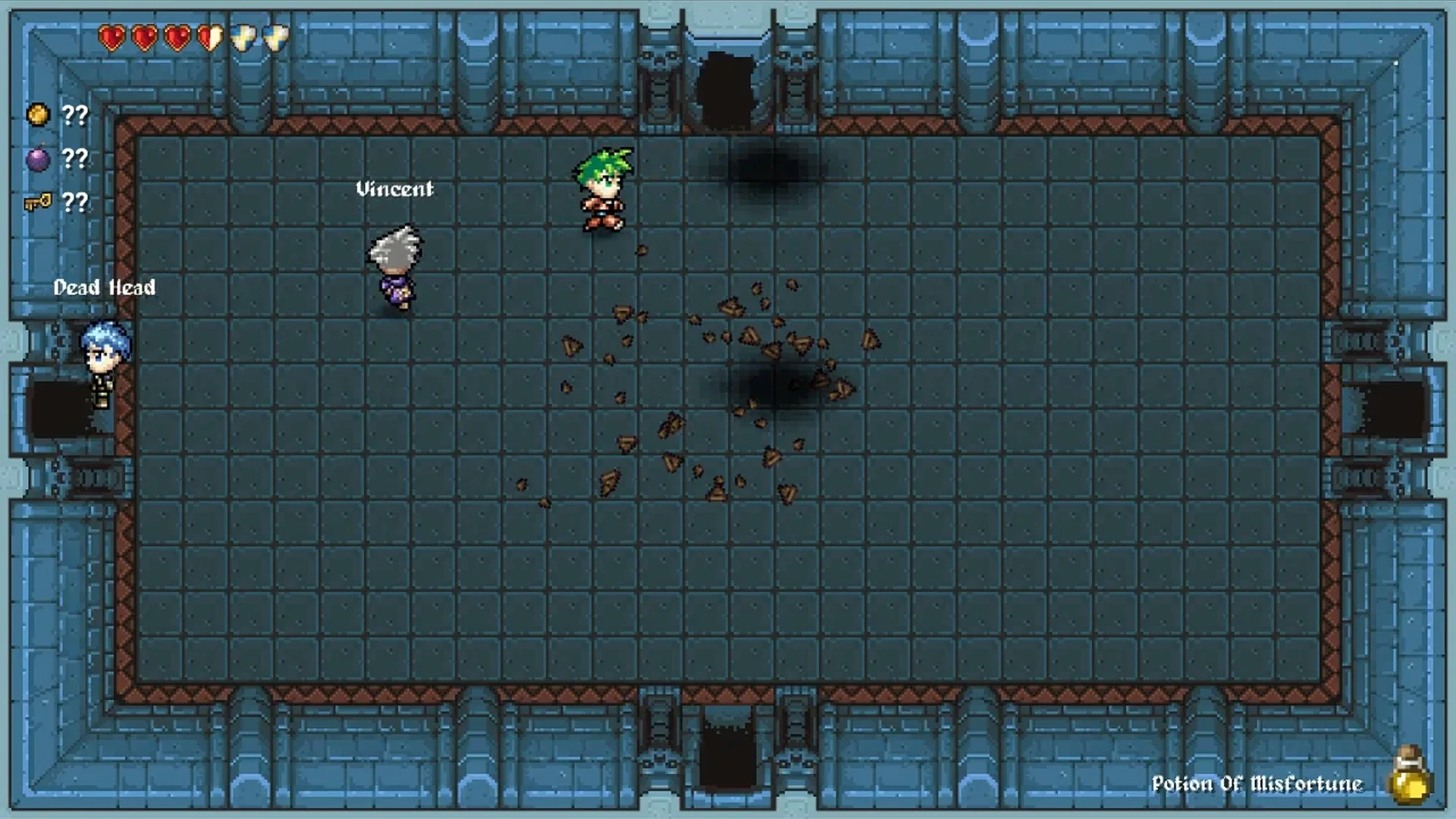Click the first red heart icon
The width and height of the screenshot is (1456, 819).
click(x=112, y=36)
